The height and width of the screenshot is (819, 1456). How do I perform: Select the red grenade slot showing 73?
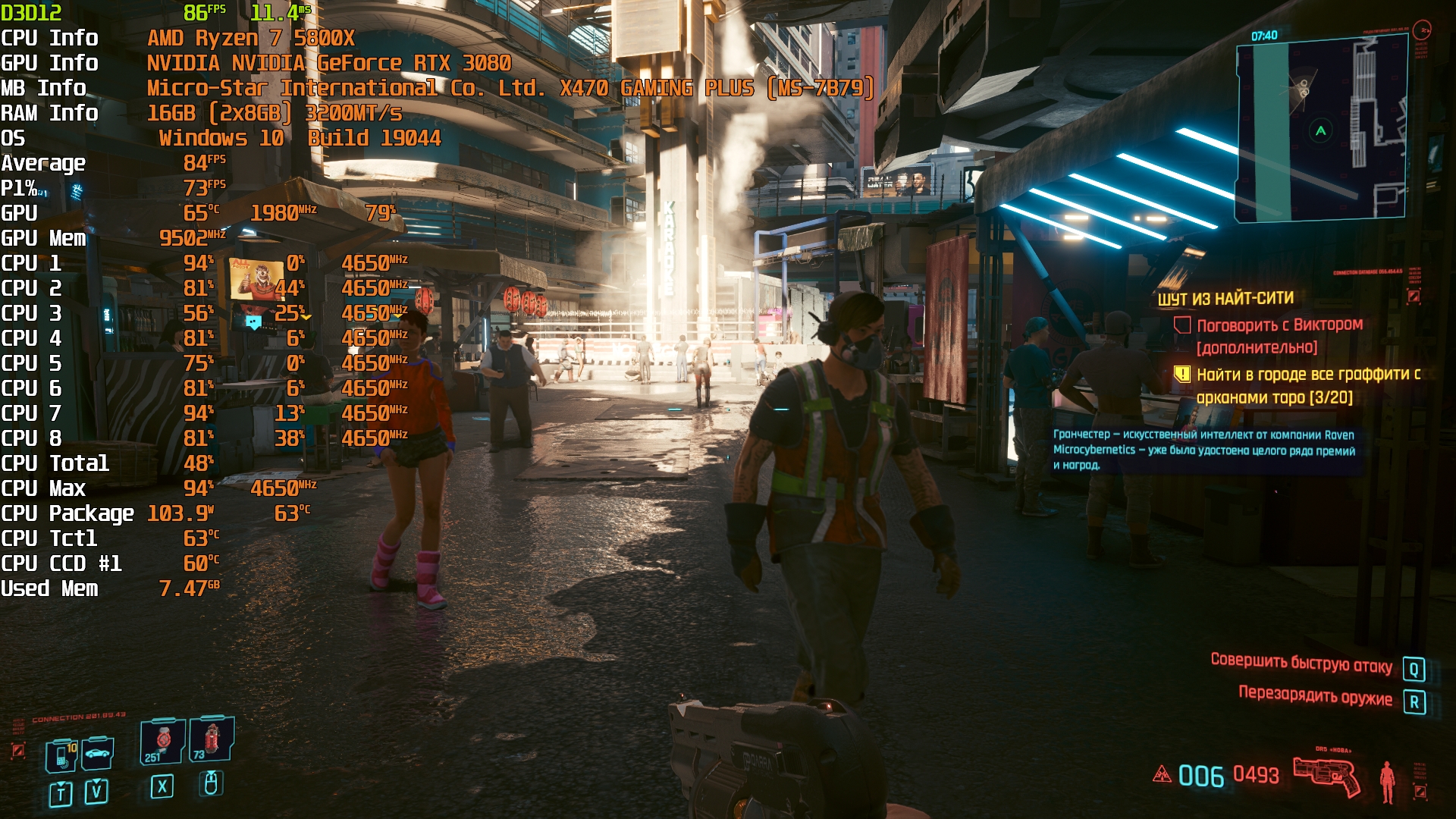[211, 739]
